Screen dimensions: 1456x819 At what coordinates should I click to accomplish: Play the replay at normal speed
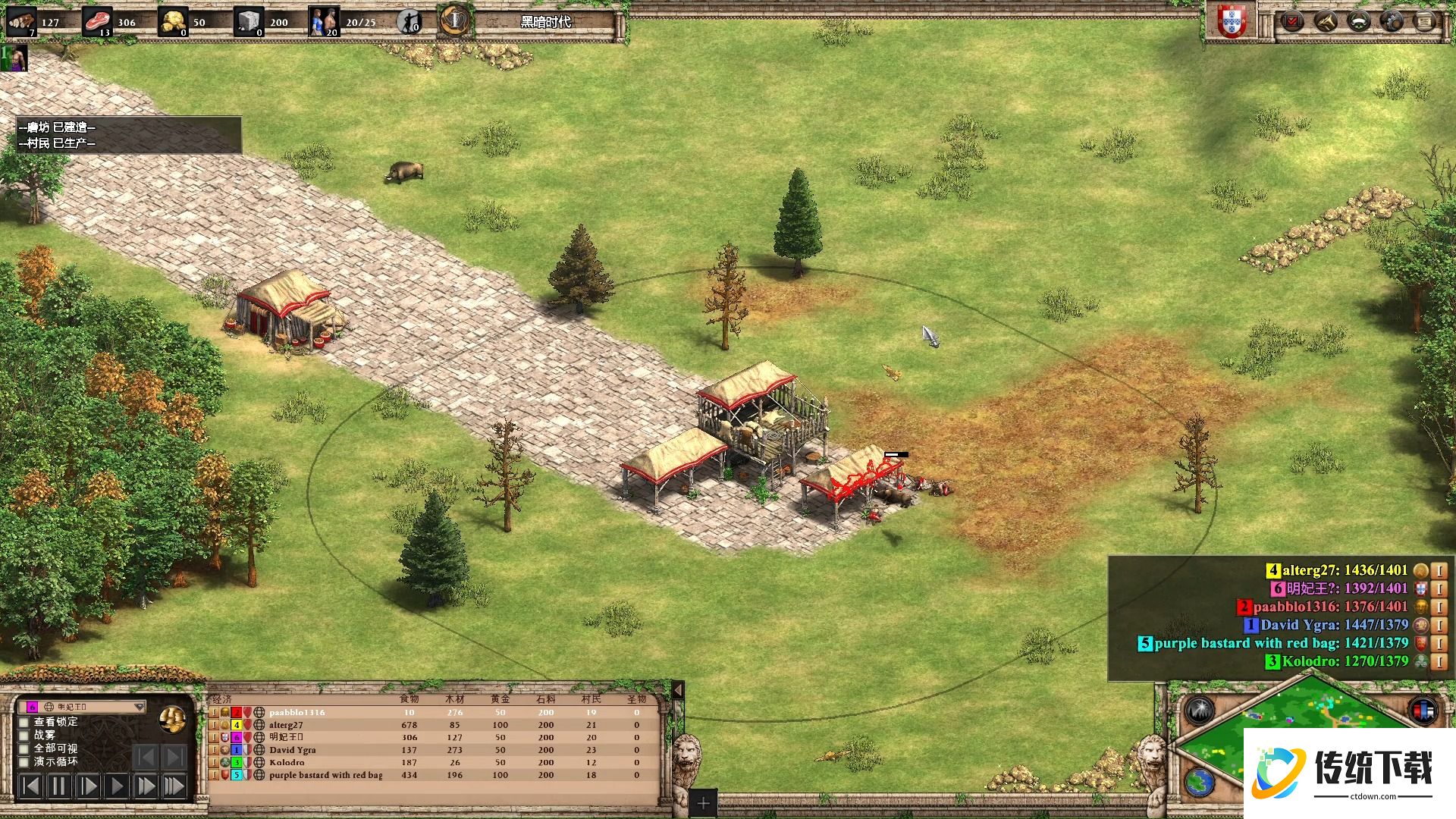pos(117,786)
